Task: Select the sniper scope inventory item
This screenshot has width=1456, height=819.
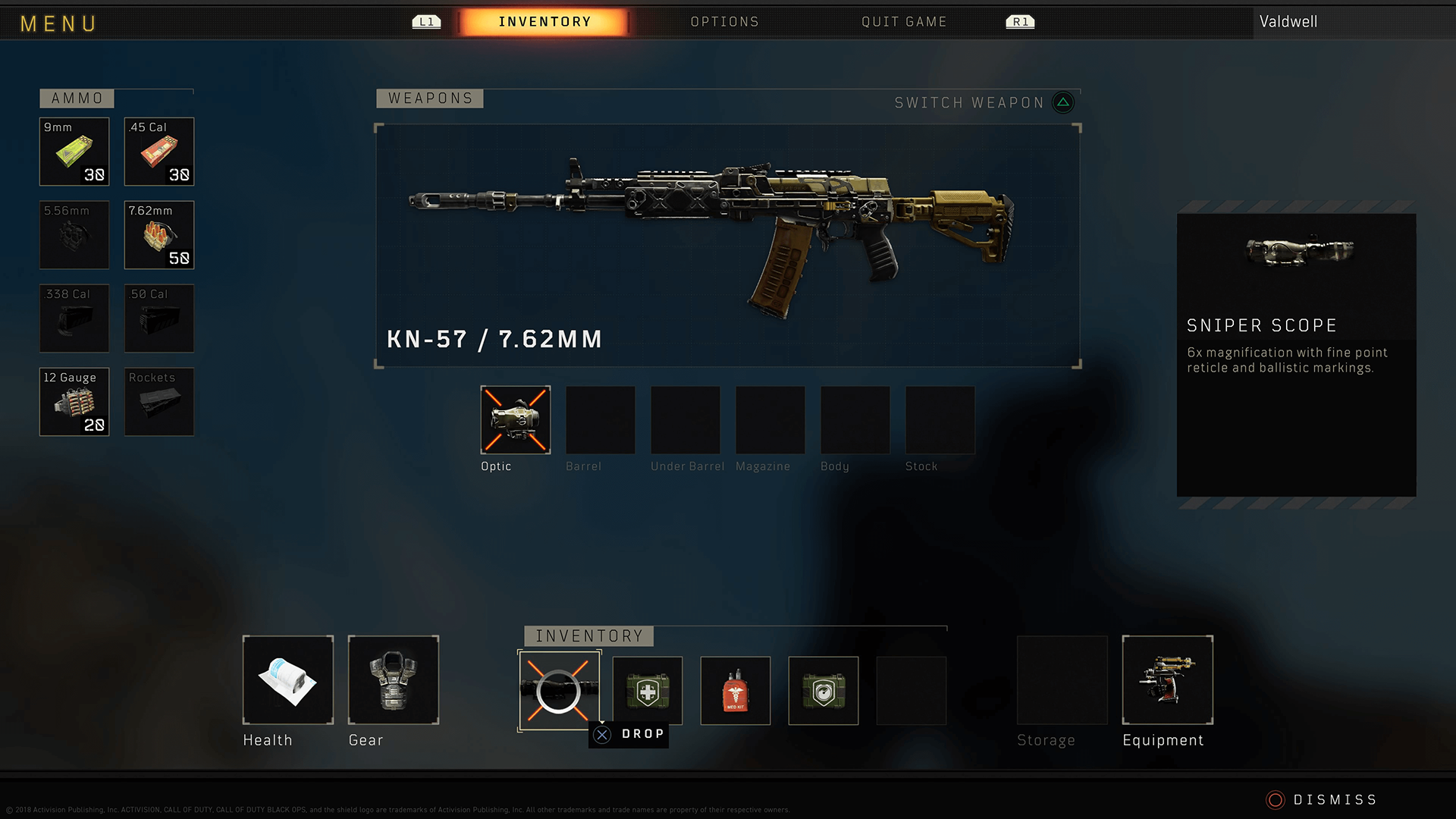Action: 559,691
